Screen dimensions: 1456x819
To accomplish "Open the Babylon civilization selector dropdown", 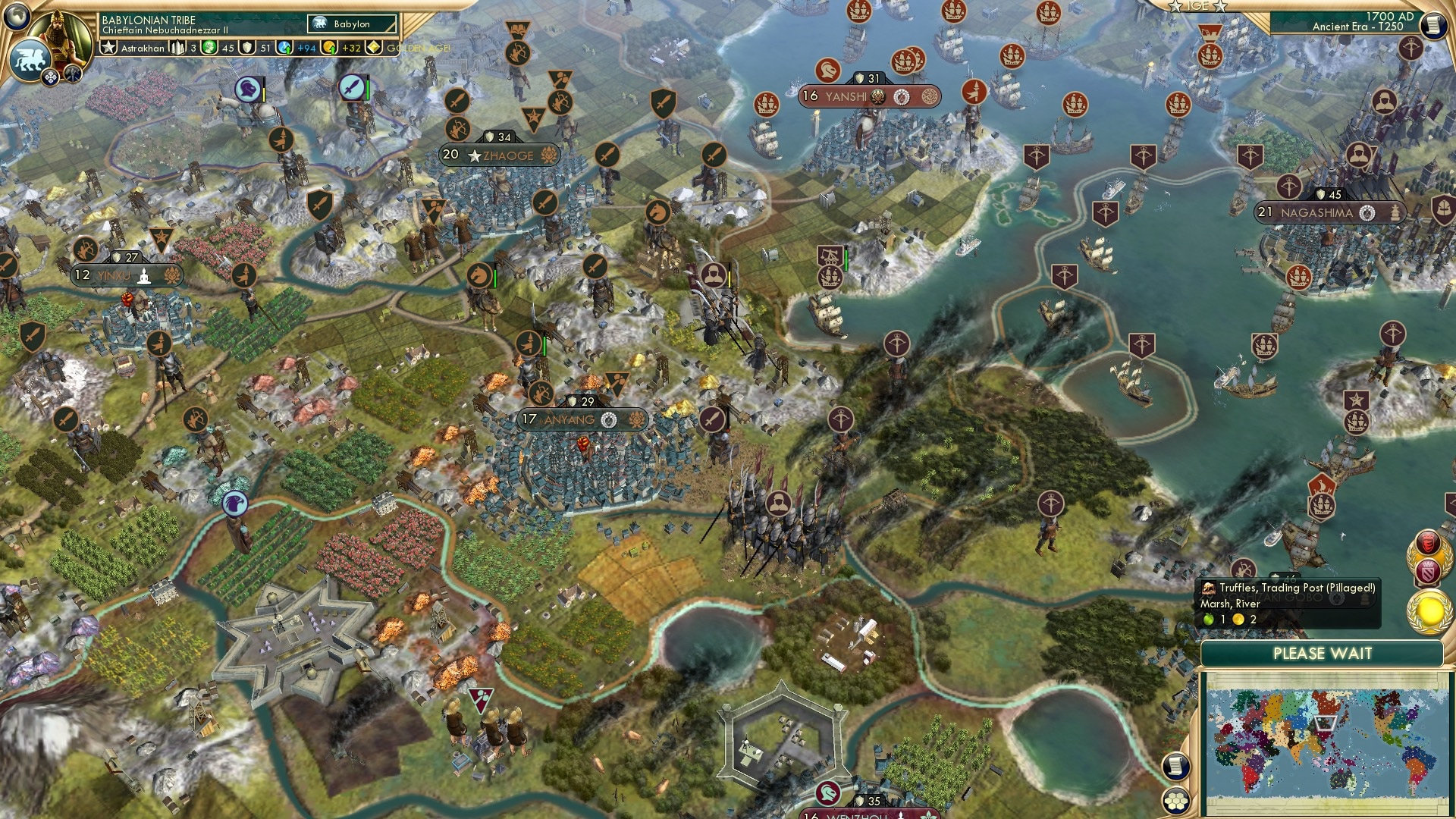I will pyautogui.click(x=350, y=24).
